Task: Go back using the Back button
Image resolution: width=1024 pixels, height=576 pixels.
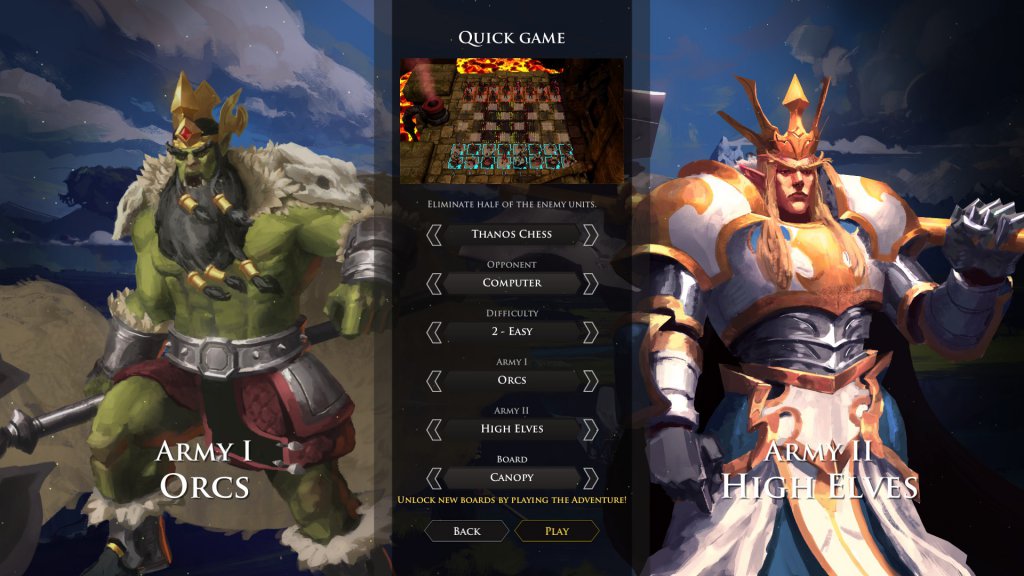Action: coord(467,531)
